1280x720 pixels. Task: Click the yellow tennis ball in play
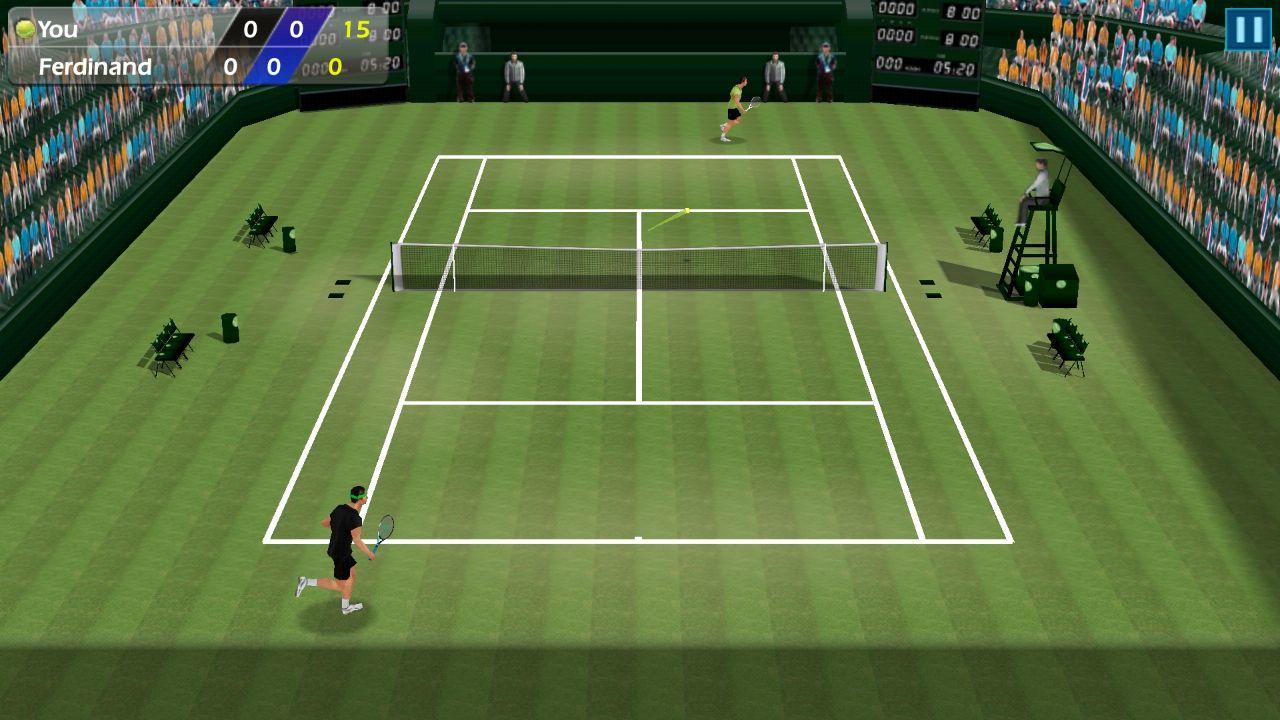click(687, 210)
